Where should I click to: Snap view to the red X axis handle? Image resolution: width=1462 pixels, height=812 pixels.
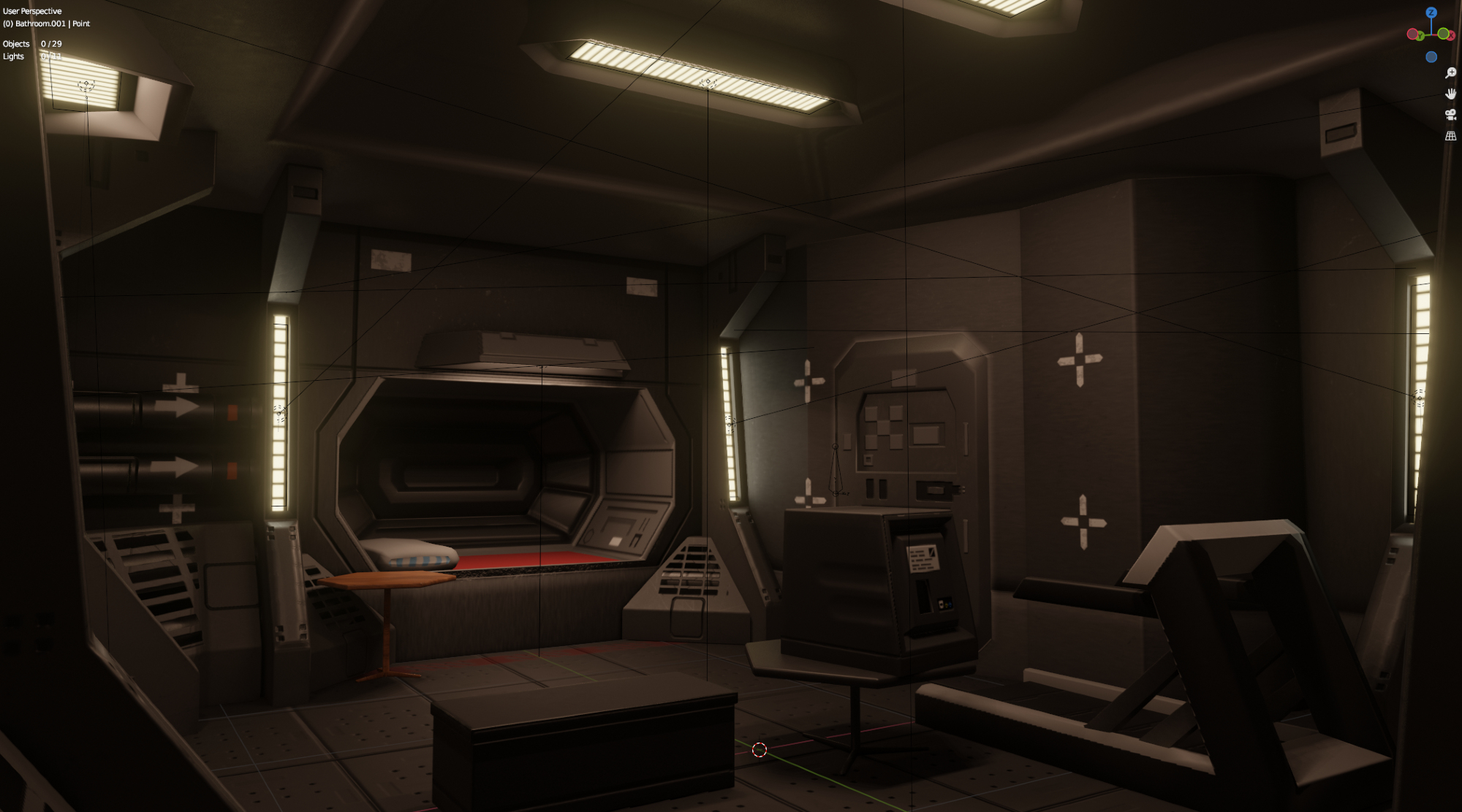[1451, 35]
